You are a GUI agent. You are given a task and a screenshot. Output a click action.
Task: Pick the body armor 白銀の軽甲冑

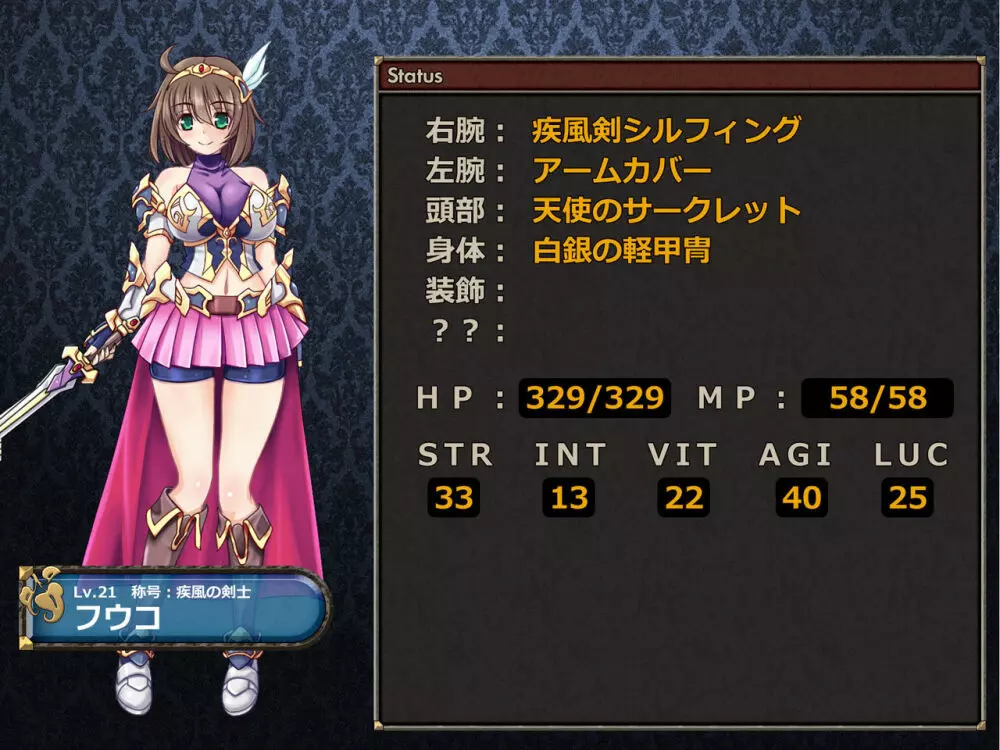[621, 250]
